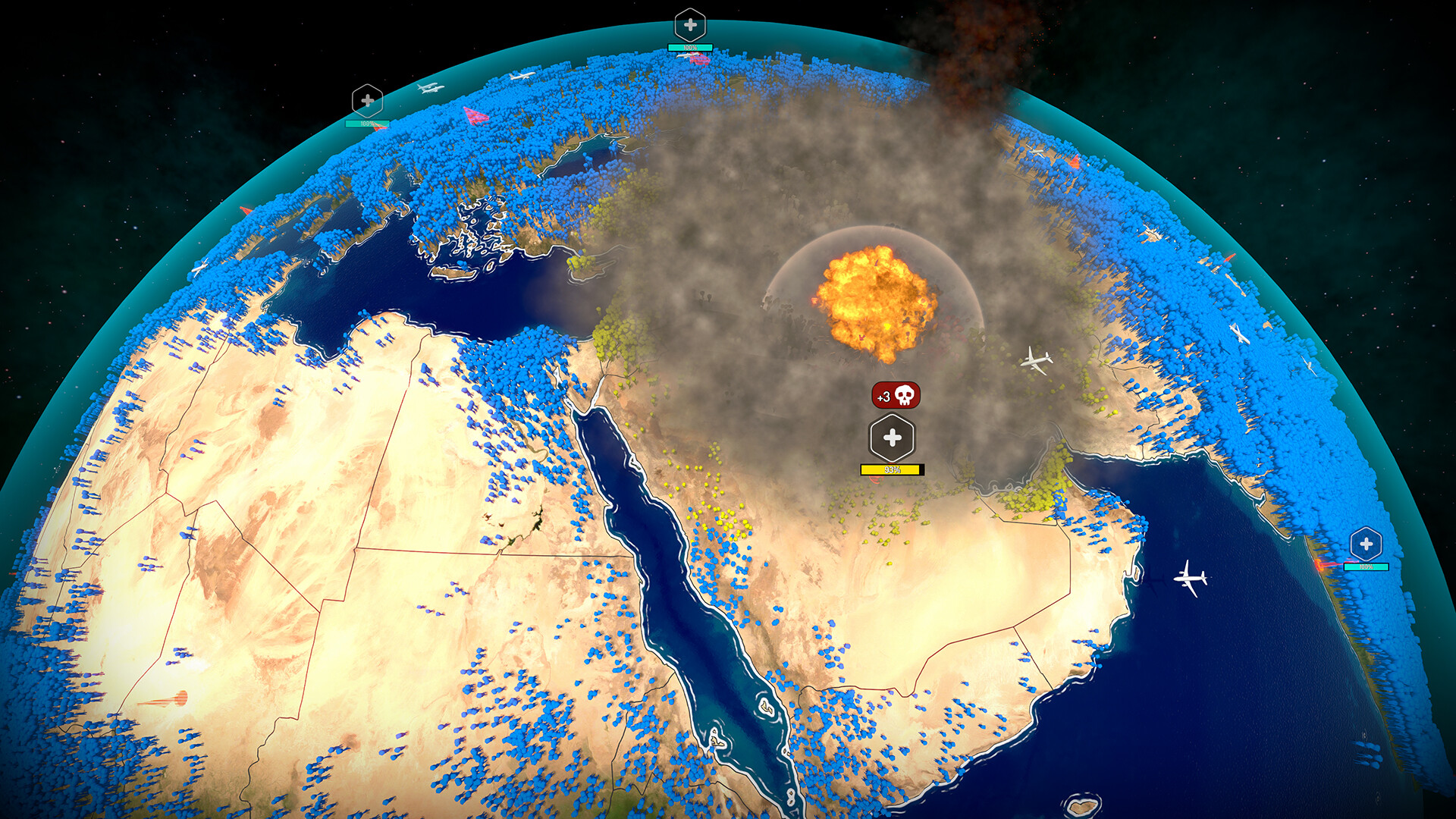Select the hexagon marker with the yellow 93% bar
Viewport: 1456px width, 819px height.
pos(892,438)
